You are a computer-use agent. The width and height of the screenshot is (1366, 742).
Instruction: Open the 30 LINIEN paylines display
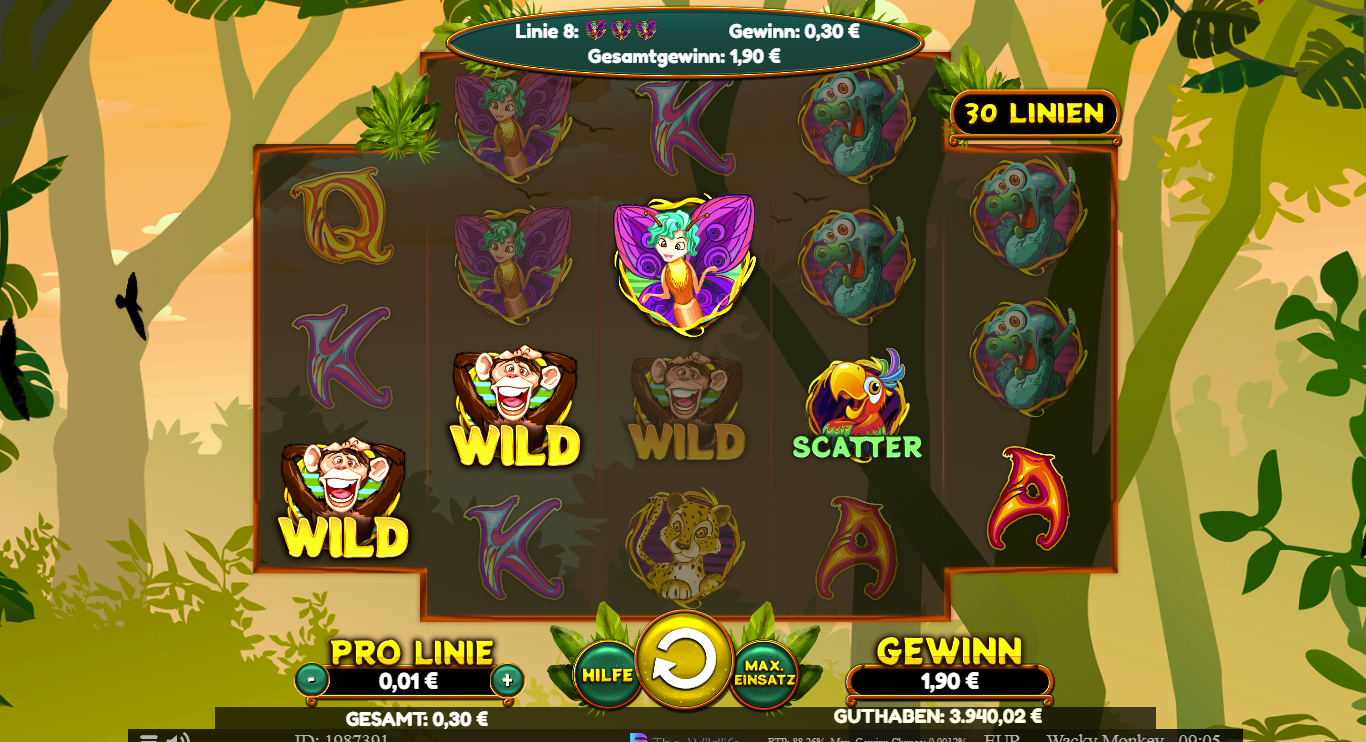pyautogui.click(x=1033, y=115)
